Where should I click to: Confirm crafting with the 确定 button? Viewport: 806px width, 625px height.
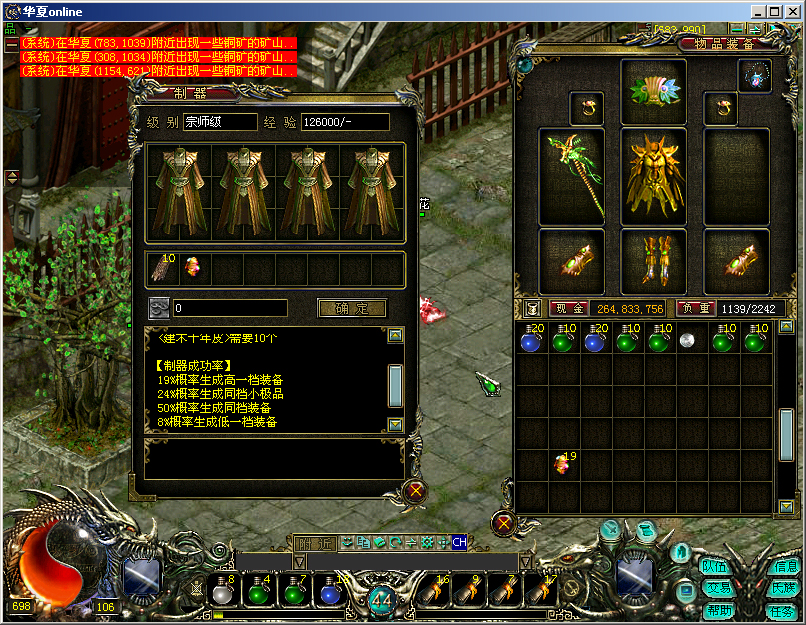[351, 308]
